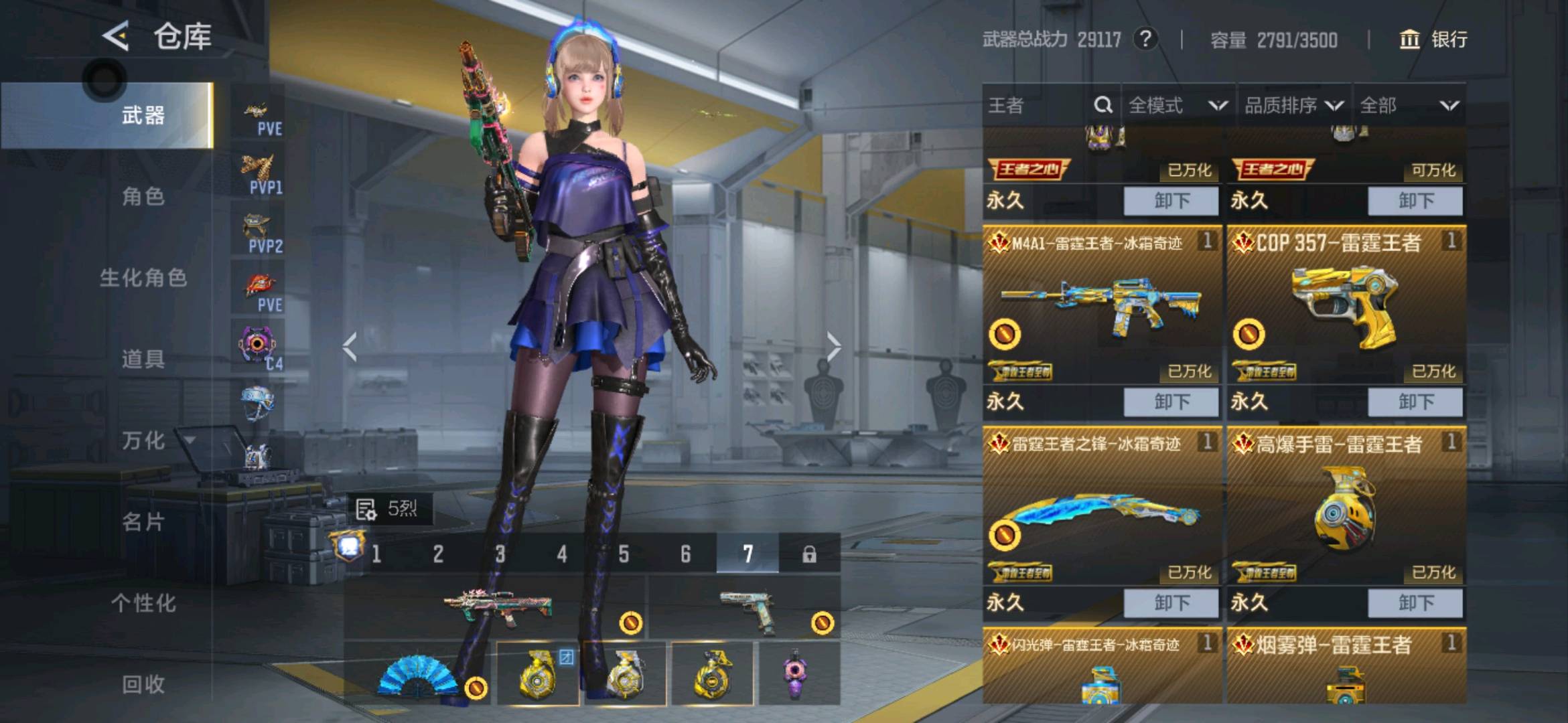Open the 角色 character category
Image resolution: width=1568 pixels, height=723 pixels.
[x=143, y=196]
